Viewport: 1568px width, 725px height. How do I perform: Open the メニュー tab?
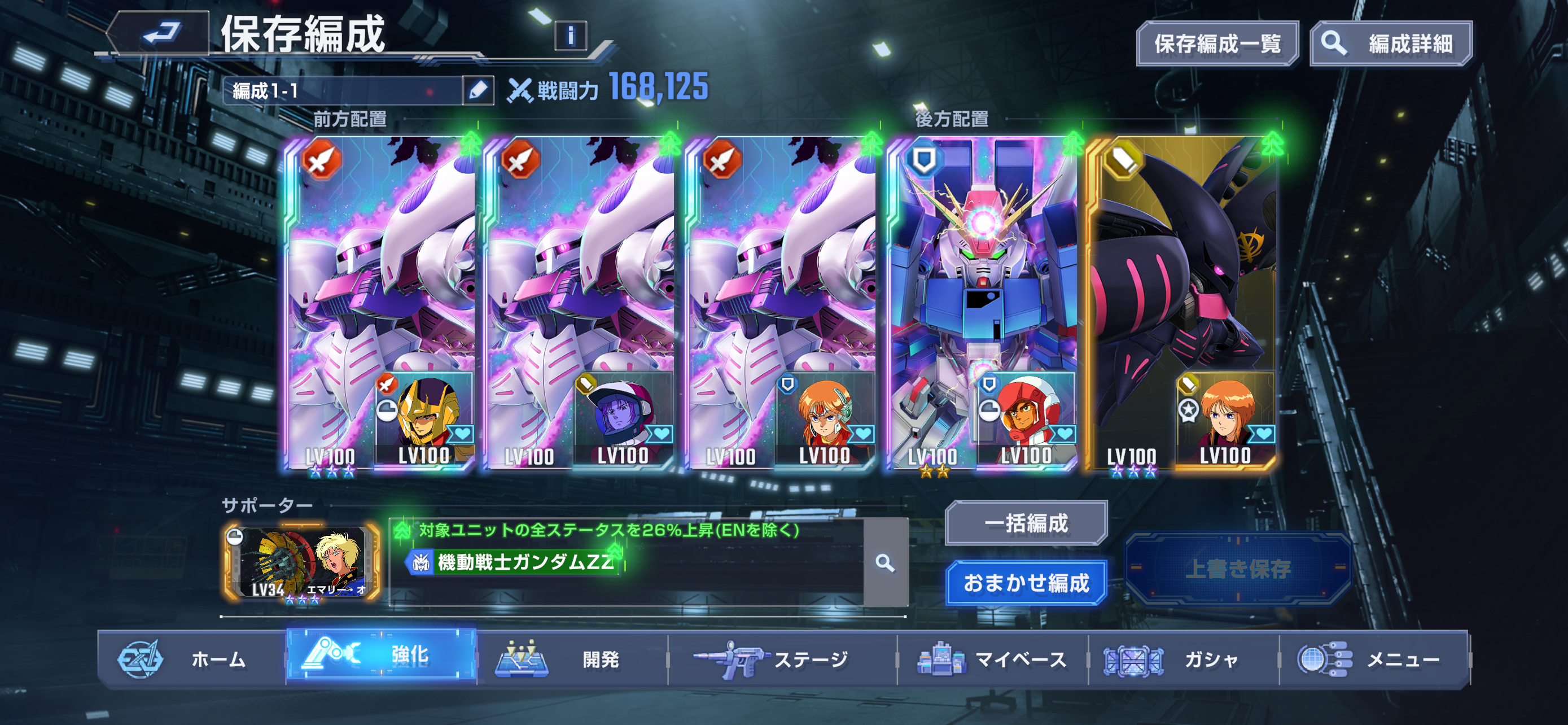click(1374, 660)
